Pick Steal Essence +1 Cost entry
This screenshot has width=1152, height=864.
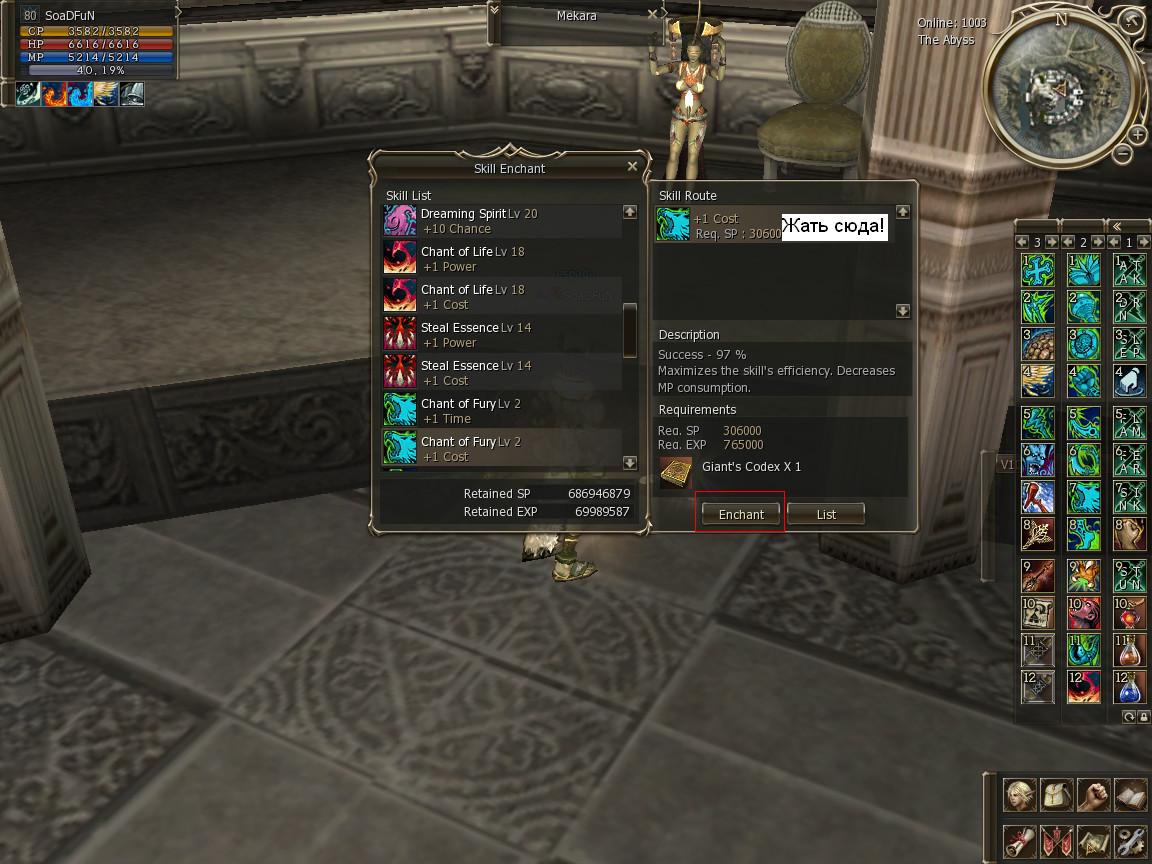500,373
